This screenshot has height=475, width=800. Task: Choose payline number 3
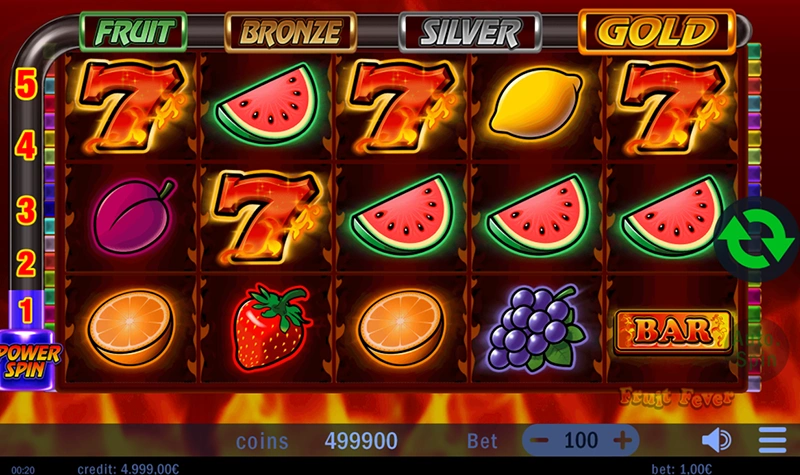27,210
